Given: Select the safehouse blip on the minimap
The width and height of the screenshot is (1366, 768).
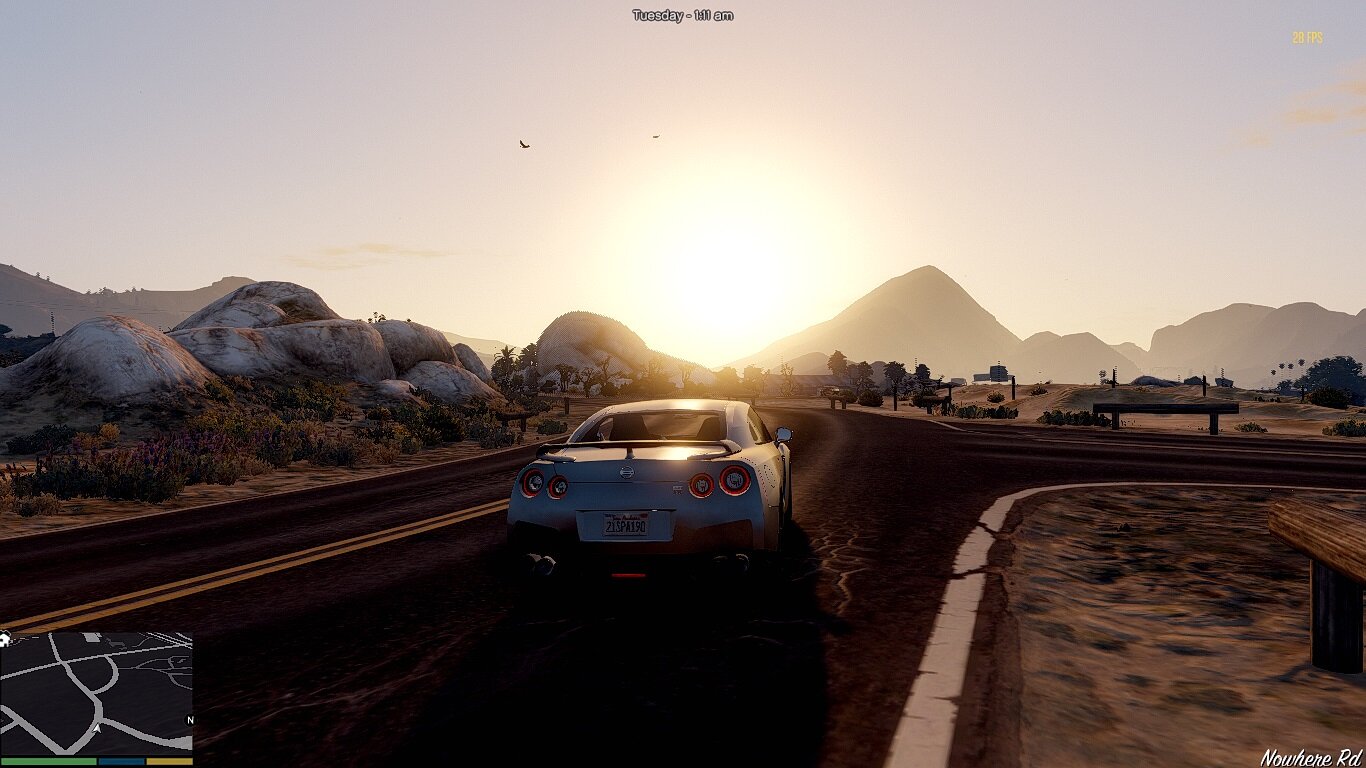Looking at the screenshot, I should tap(5, 639).
